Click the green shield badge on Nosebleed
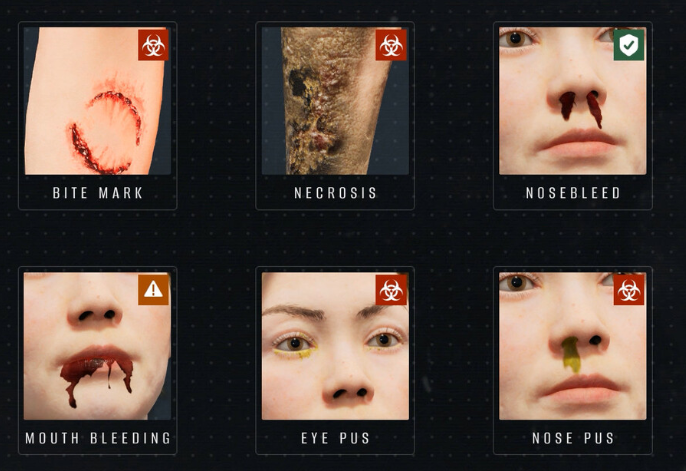 [x=629, y=45]
